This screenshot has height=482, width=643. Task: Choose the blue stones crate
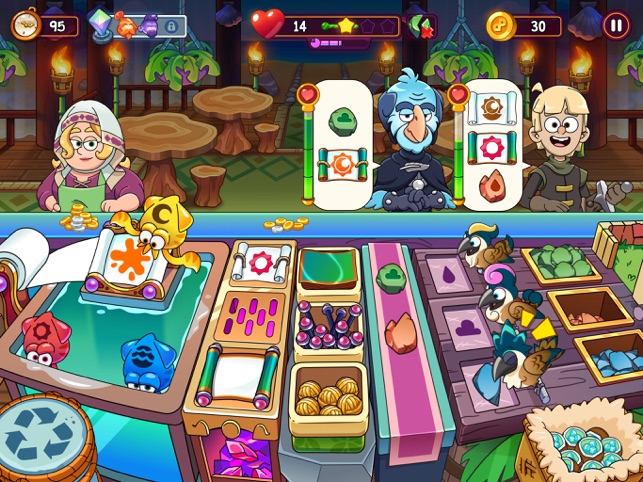606,358
